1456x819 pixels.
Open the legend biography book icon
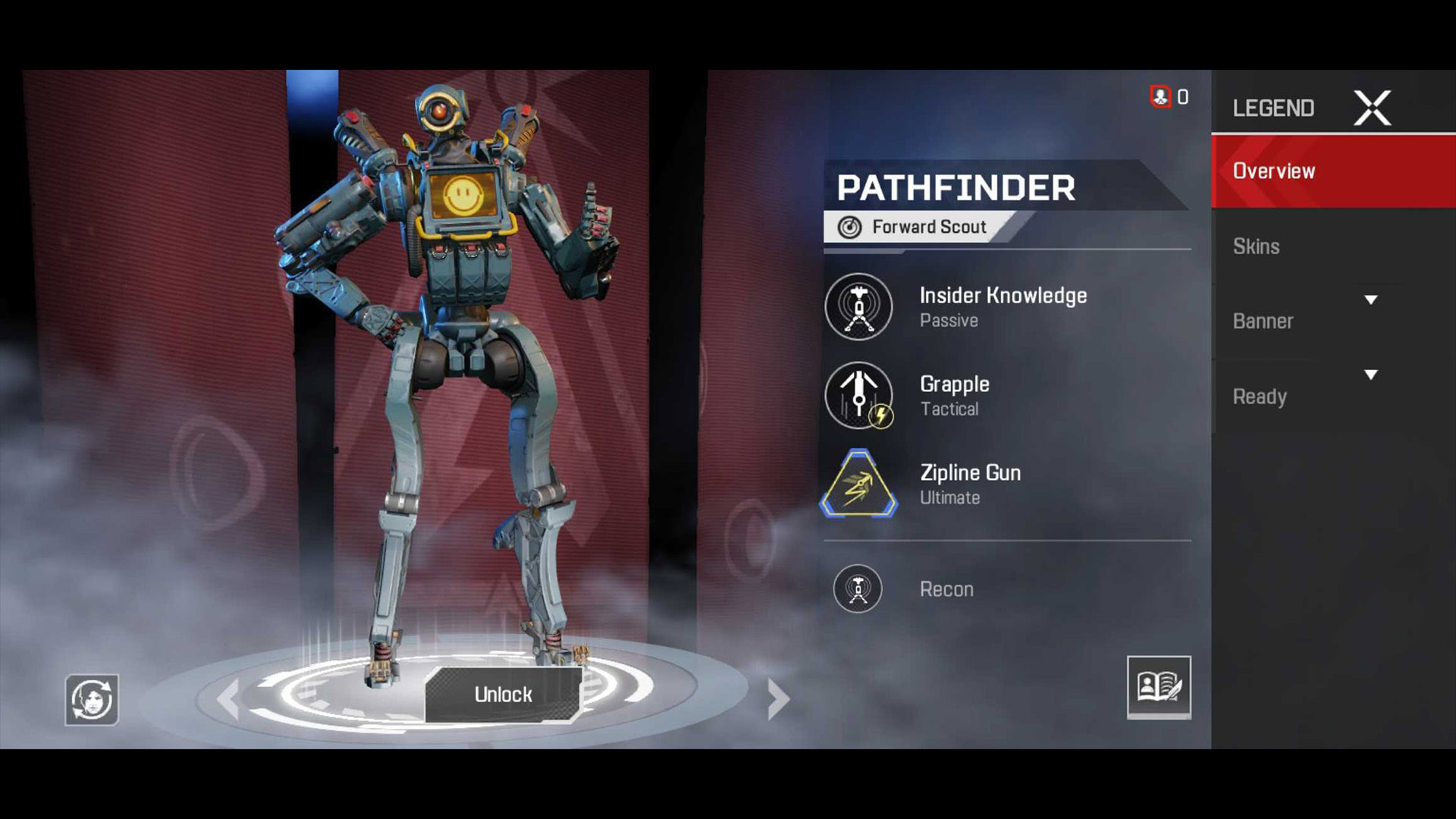pyautogui.click(x=1159, y=687)
